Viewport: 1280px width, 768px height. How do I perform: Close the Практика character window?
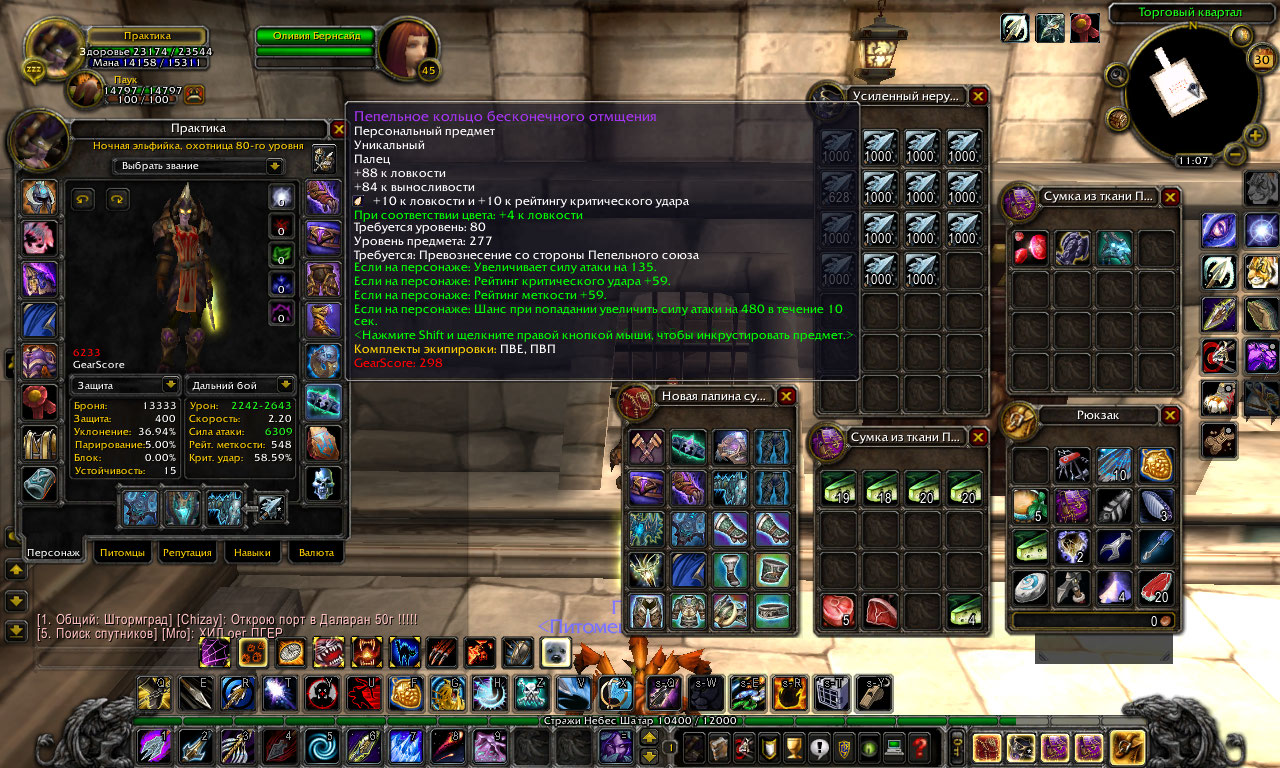[339, 129]
